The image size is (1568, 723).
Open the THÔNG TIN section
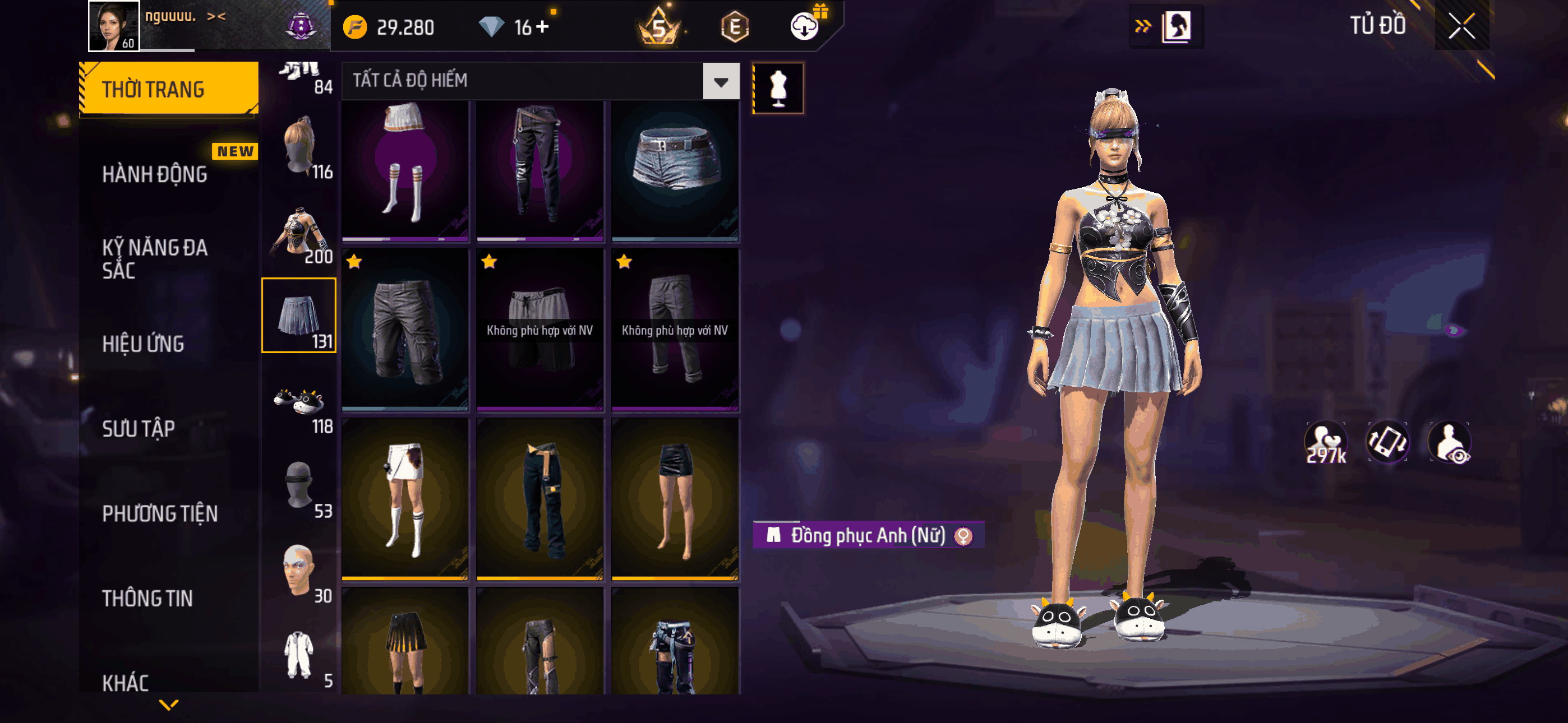[x=147, y=598]
